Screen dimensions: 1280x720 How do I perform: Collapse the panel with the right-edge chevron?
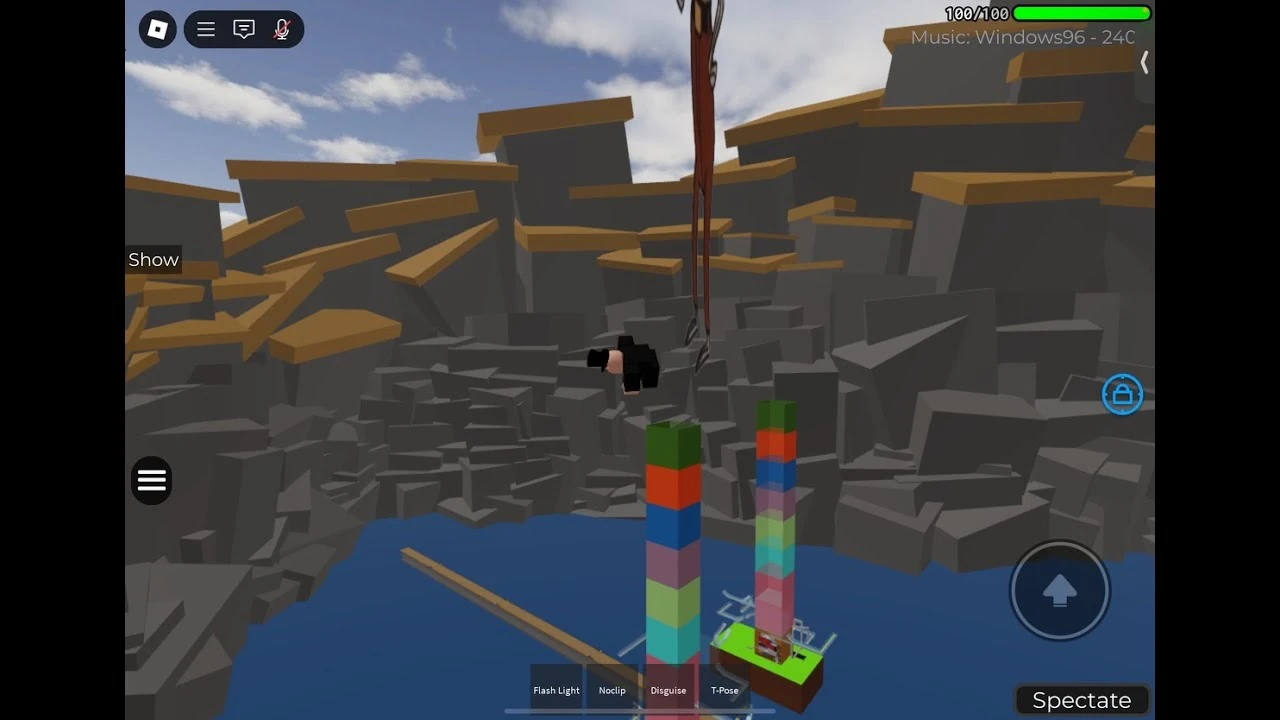pos(1144,62)
